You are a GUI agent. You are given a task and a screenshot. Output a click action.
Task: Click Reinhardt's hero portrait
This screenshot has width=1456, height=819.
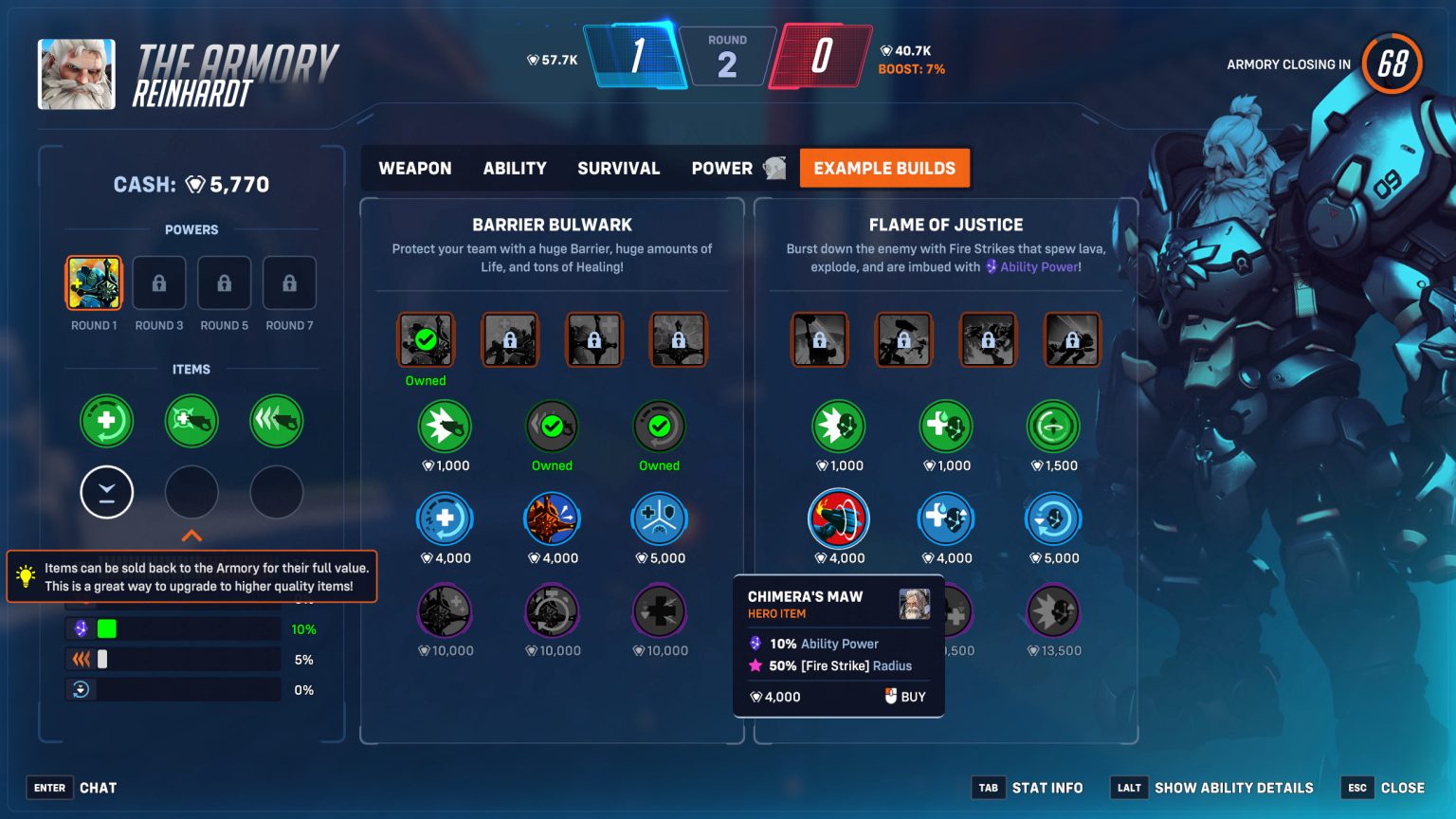pos(77,74)
